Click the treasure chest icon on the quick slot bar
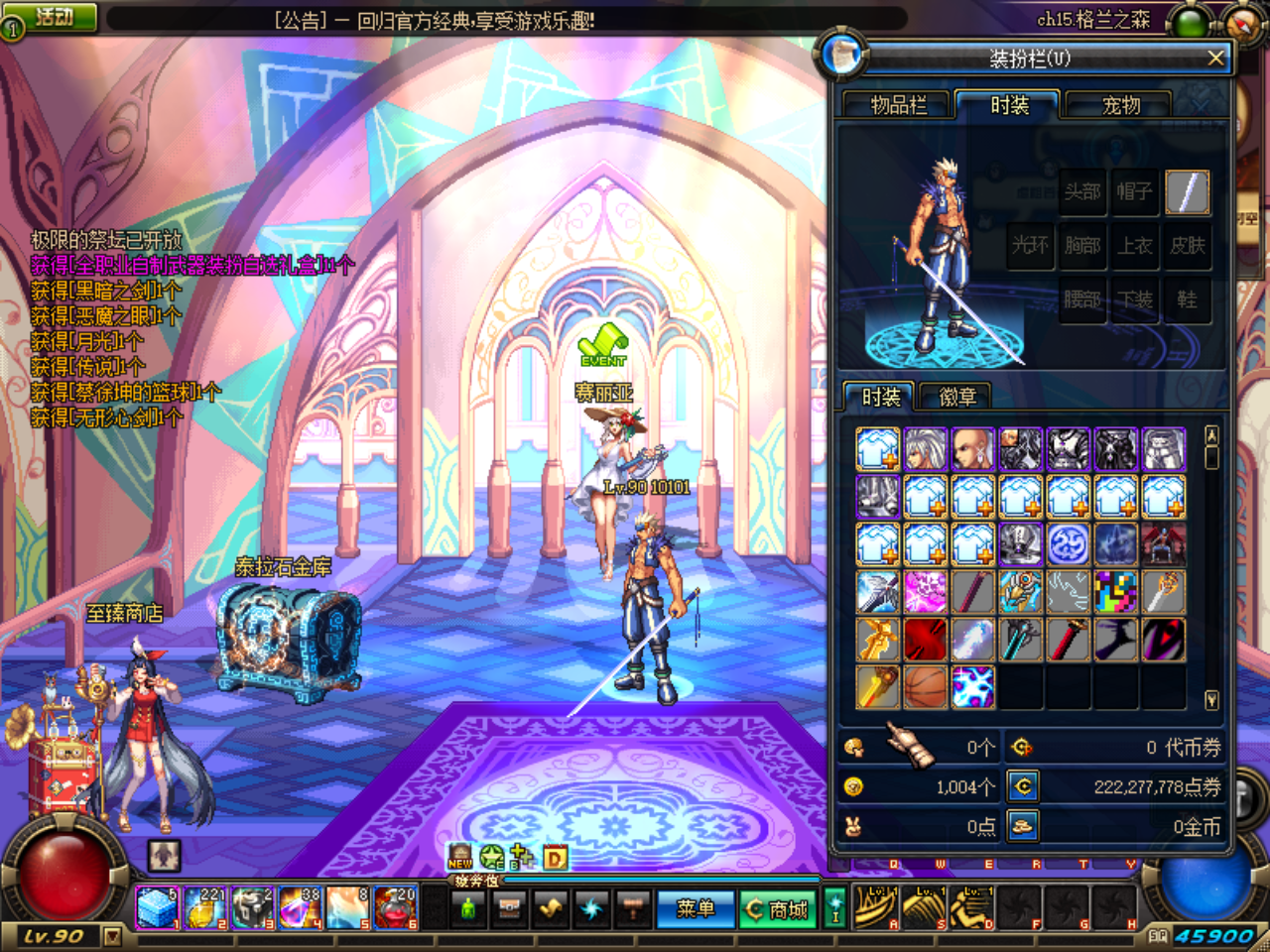This screenshot has height=952, width=1270. (x=508, y=907)
